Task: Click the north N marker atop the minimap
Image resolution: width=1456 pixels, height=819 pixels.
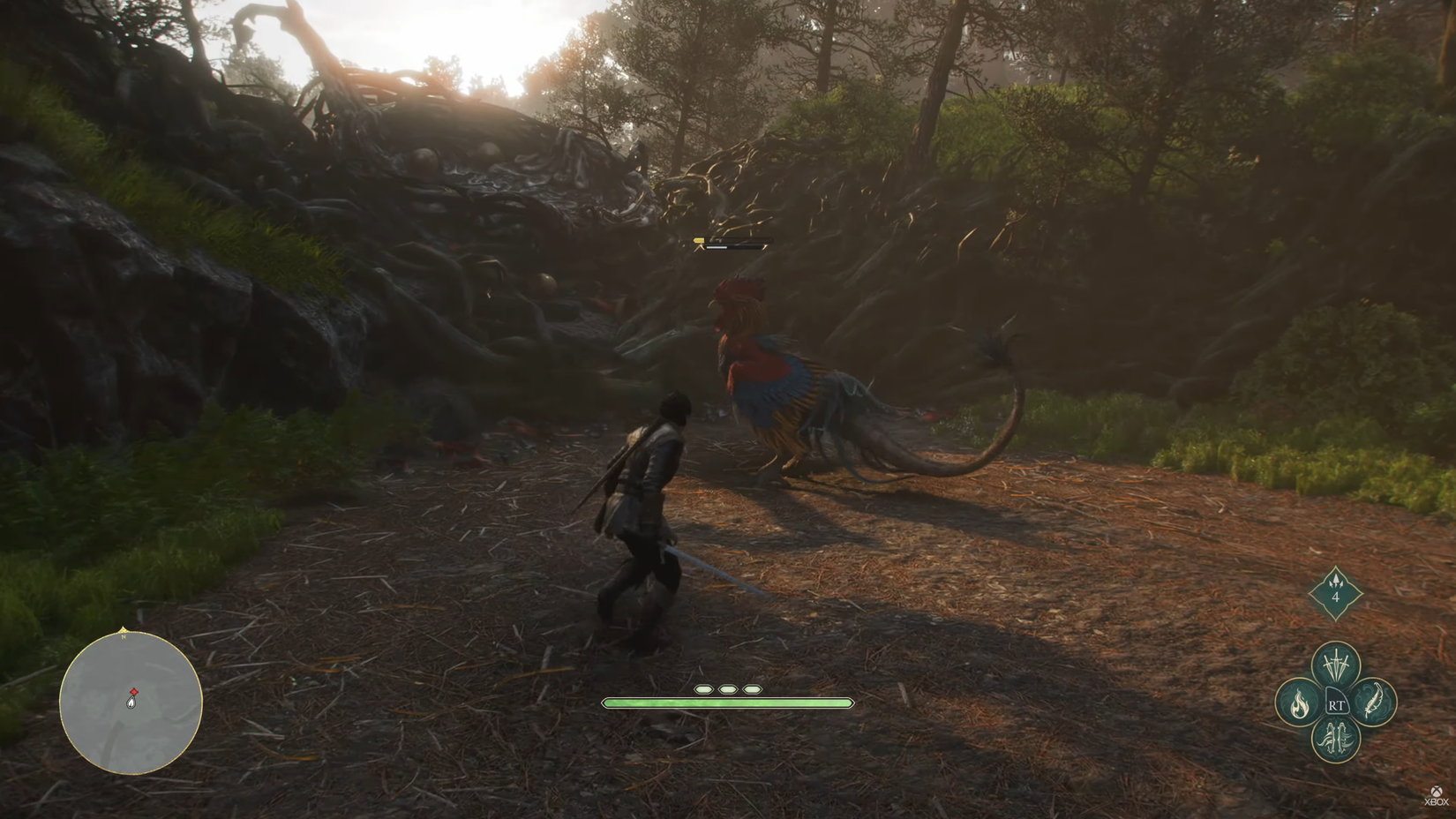Action: point(124,635)
